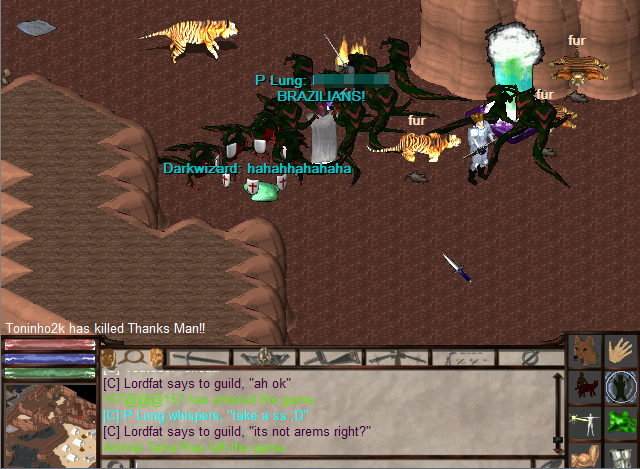This screenshot has width=640, height=469.
Task: Click the crossed-circle toolbar slot
Action: pyautogui.click(x=531, y=357)
